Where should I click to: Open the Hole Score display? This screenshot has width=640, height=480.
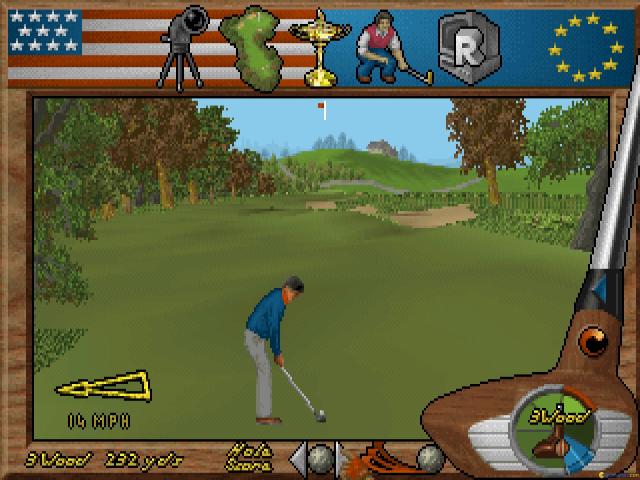click(249, 457)
